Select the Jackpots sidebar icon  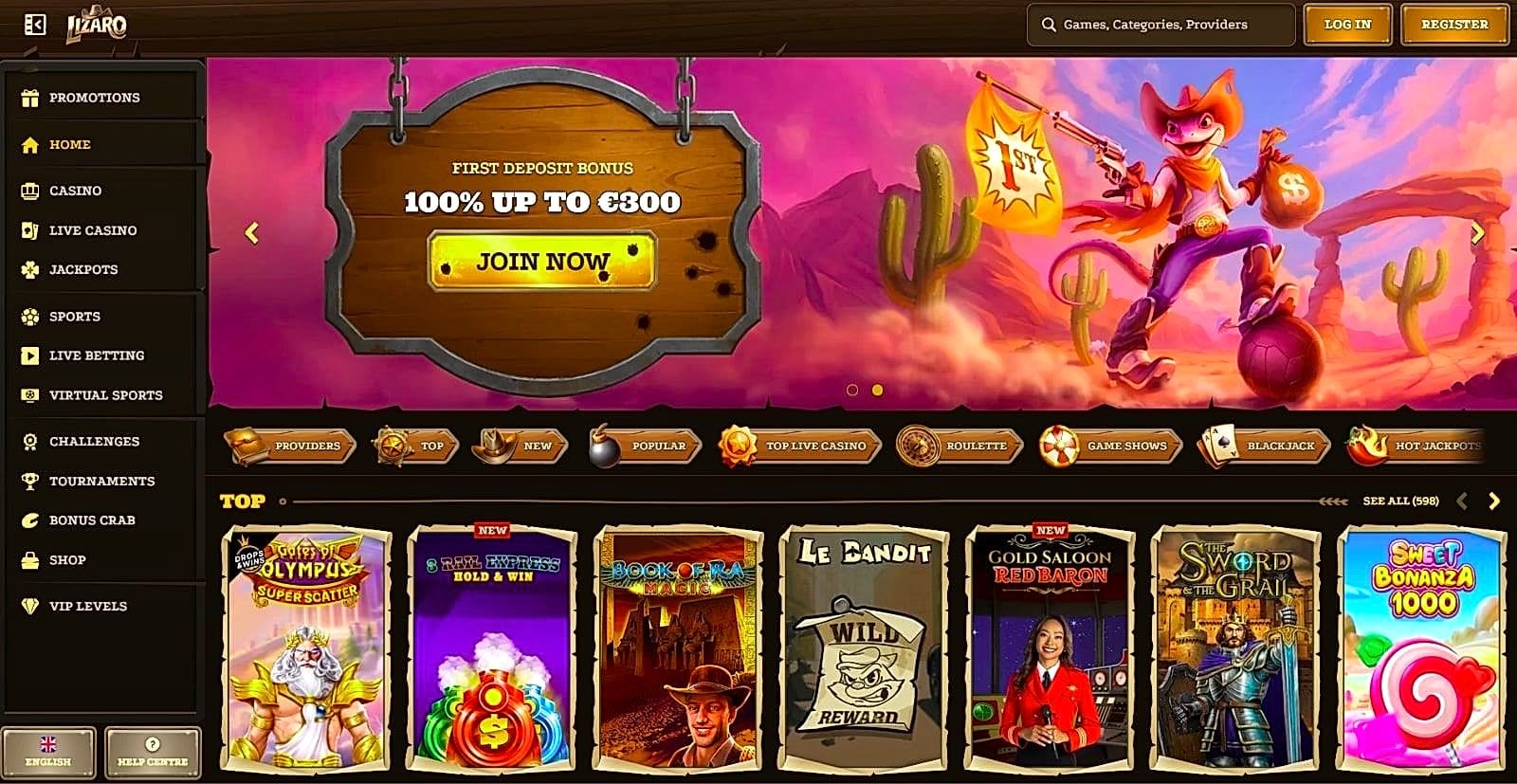click(x=29, y=270)
